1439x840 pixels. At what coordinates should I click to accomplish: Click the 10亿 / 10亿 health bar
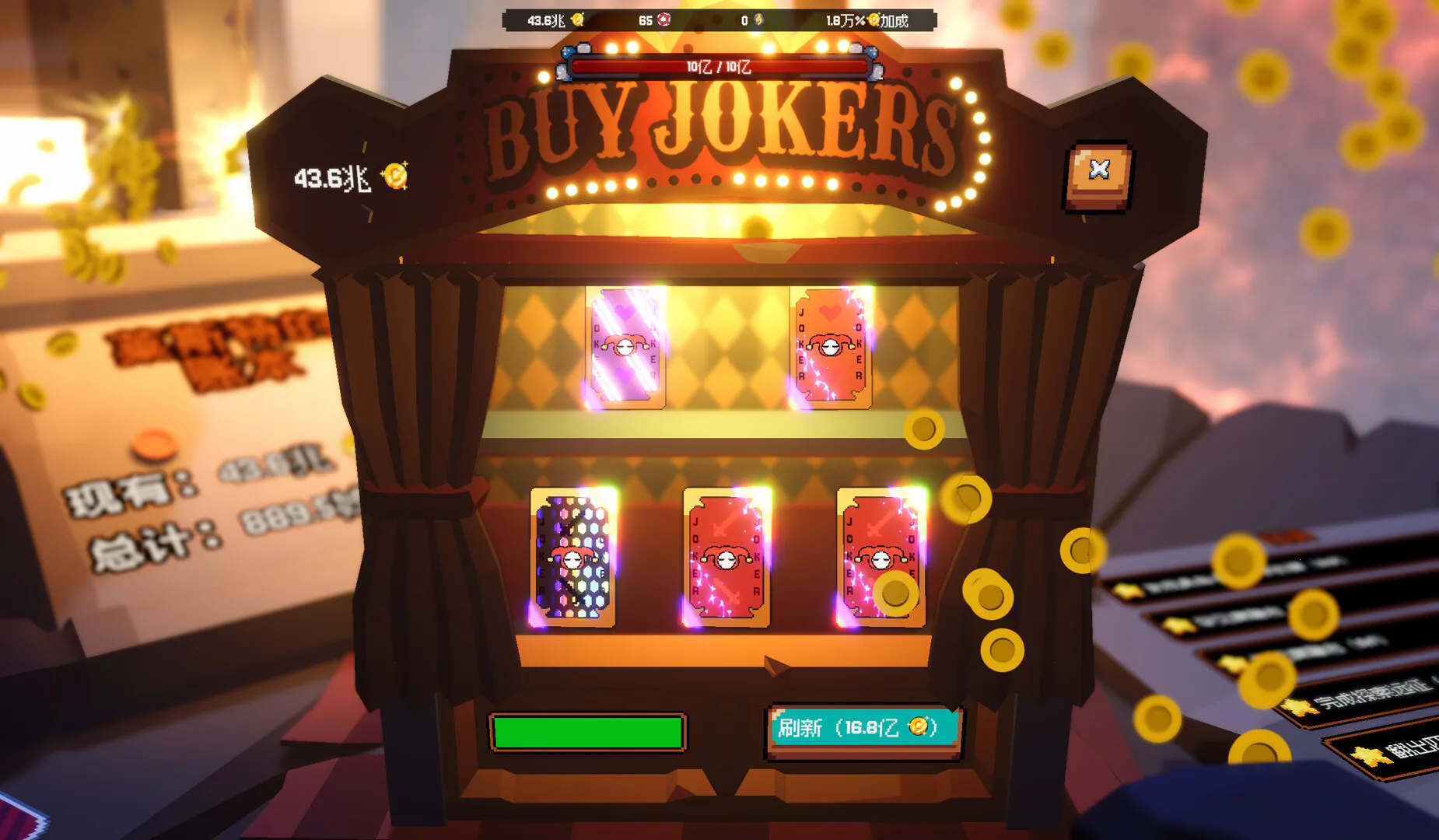(719, 67)
